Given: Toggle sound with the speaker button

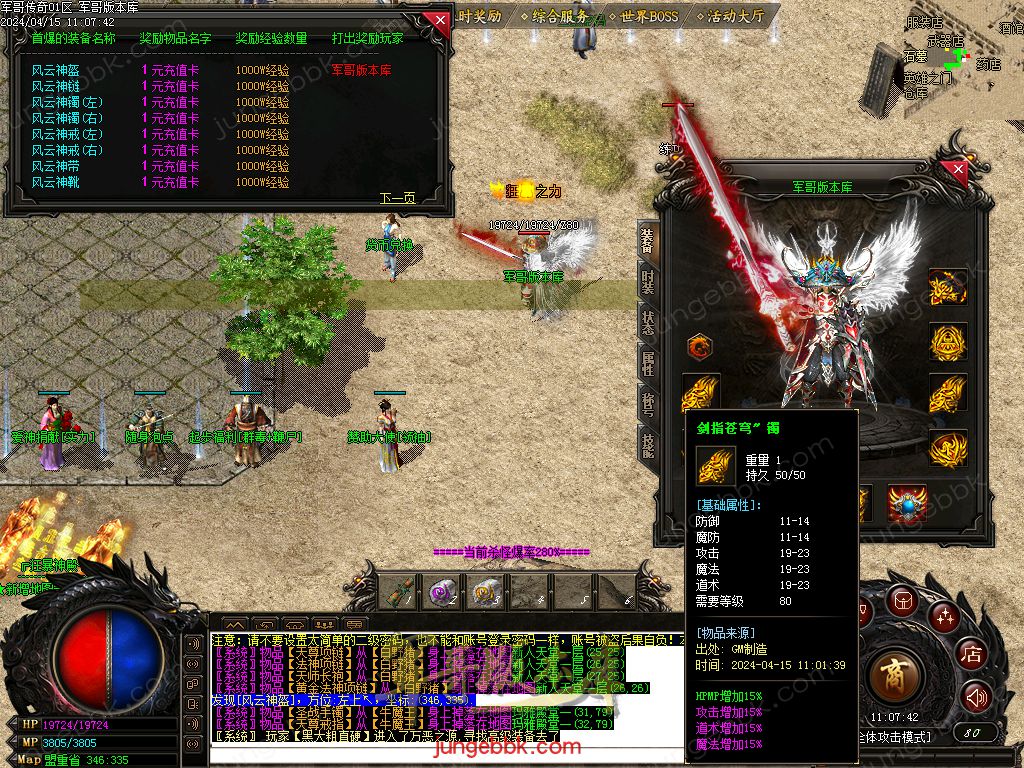Looking at the screenshot, I should (x=976, y=697).
